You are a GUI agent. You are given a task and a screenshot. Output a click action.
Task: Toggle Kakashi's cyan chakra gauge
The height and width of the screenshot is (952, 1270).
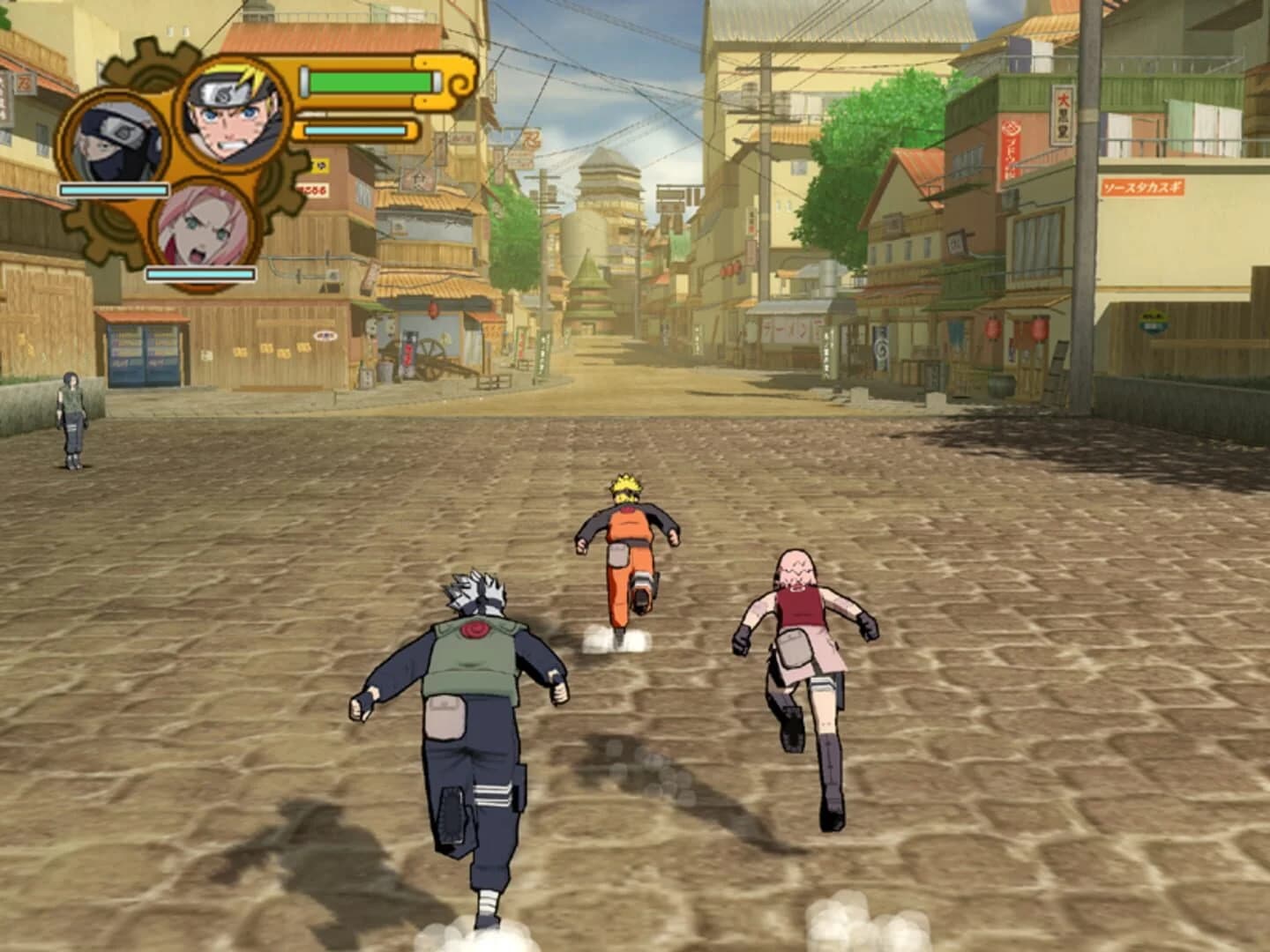coord(114,190)
